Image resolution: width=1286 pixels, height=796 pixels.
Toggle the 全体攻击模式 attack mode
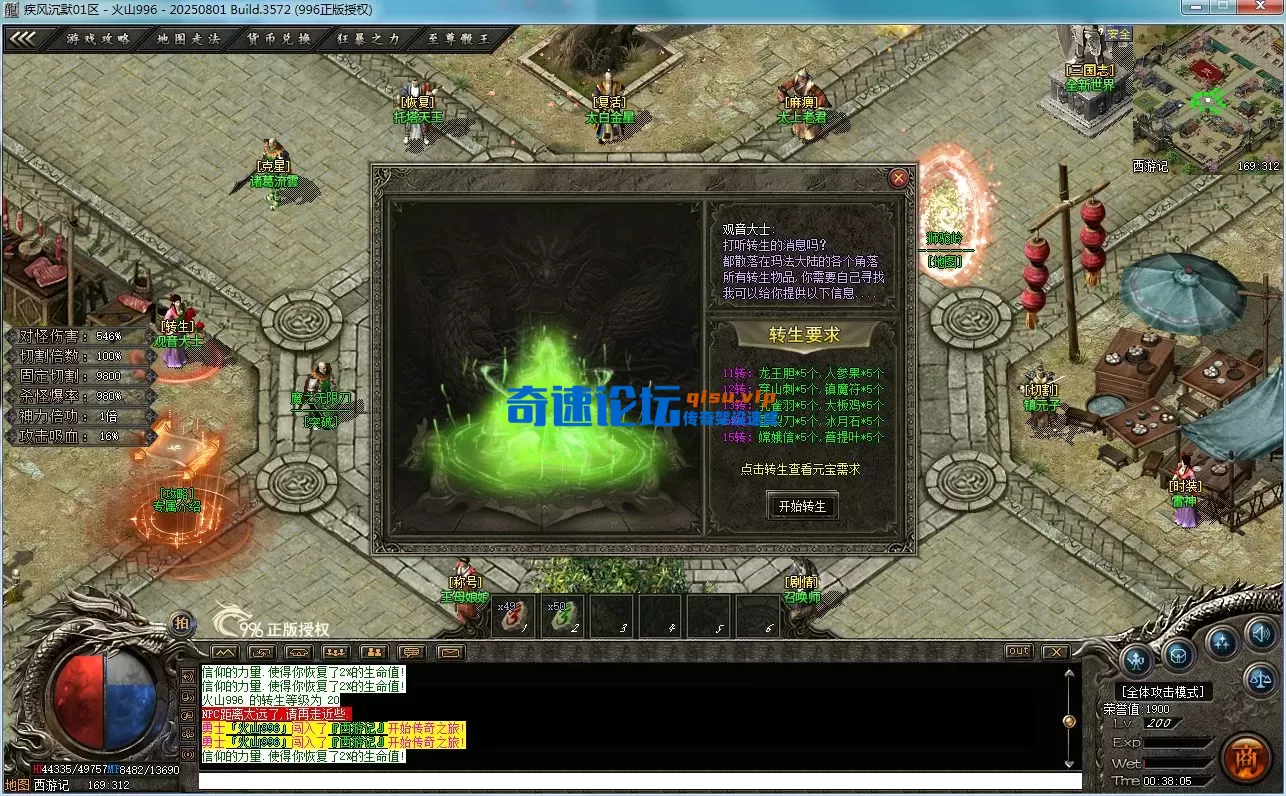[1163, 691]
